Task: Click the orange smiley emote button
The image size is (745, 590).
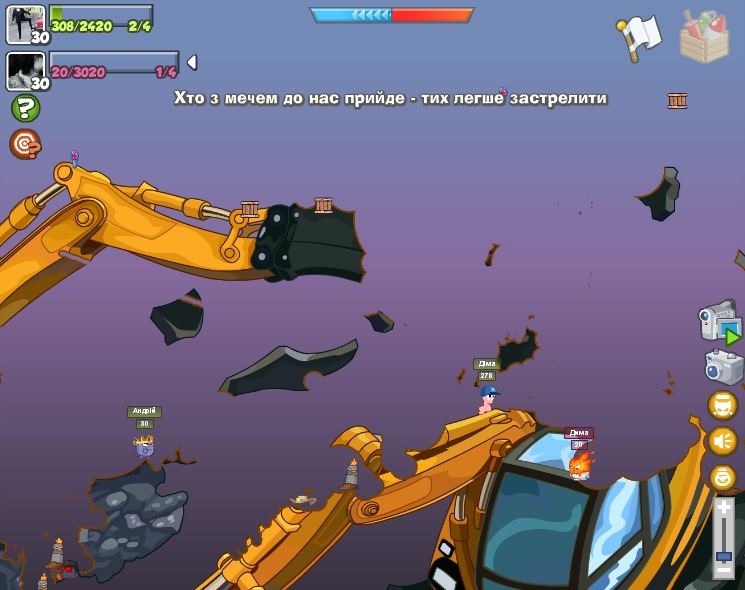Action: pos(722,477)
